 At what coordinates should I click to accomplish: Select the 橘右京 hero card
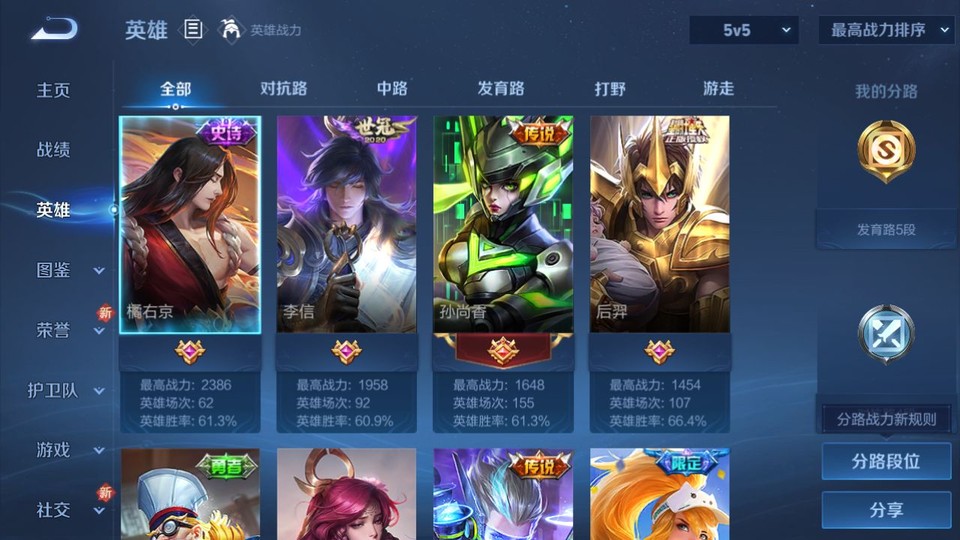coord(190,225)
